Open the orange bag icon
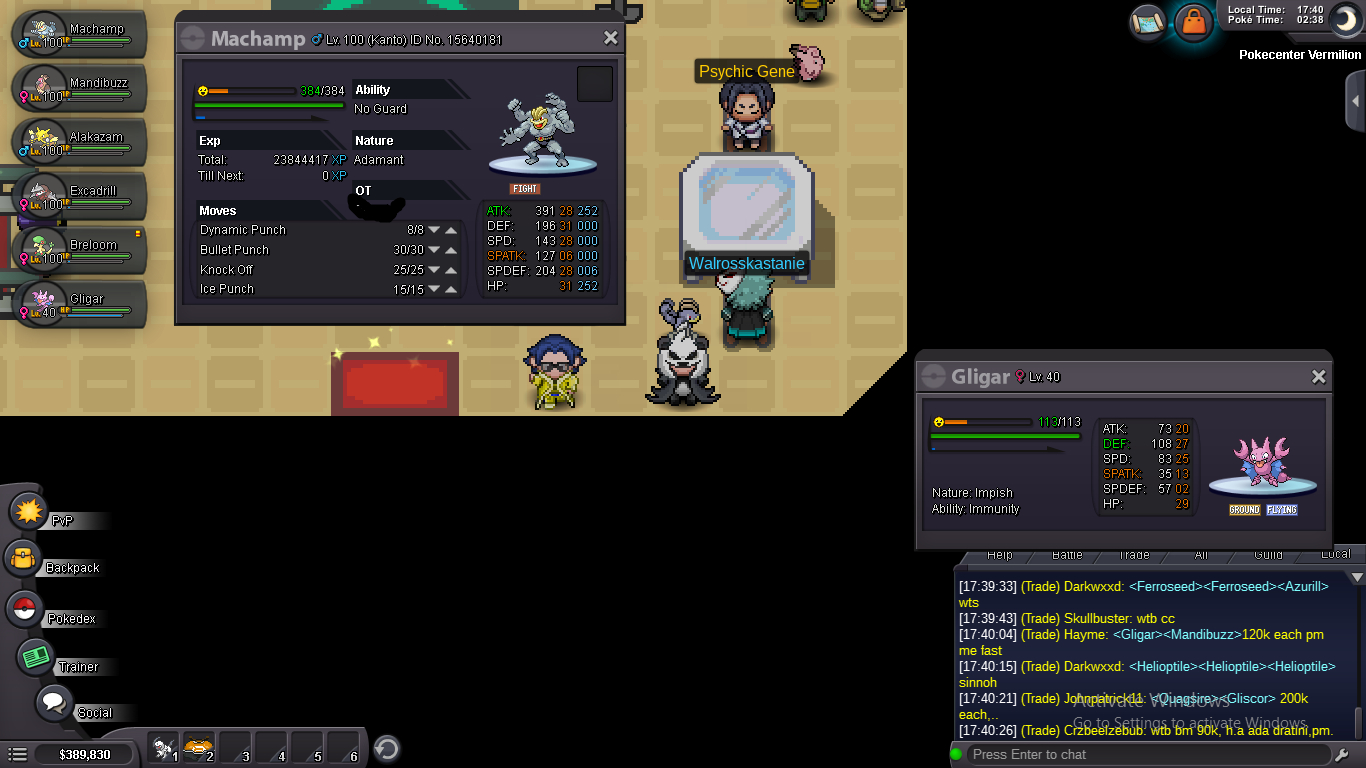The height and width of the screenshot is (768, 1366). [1193, 21]
